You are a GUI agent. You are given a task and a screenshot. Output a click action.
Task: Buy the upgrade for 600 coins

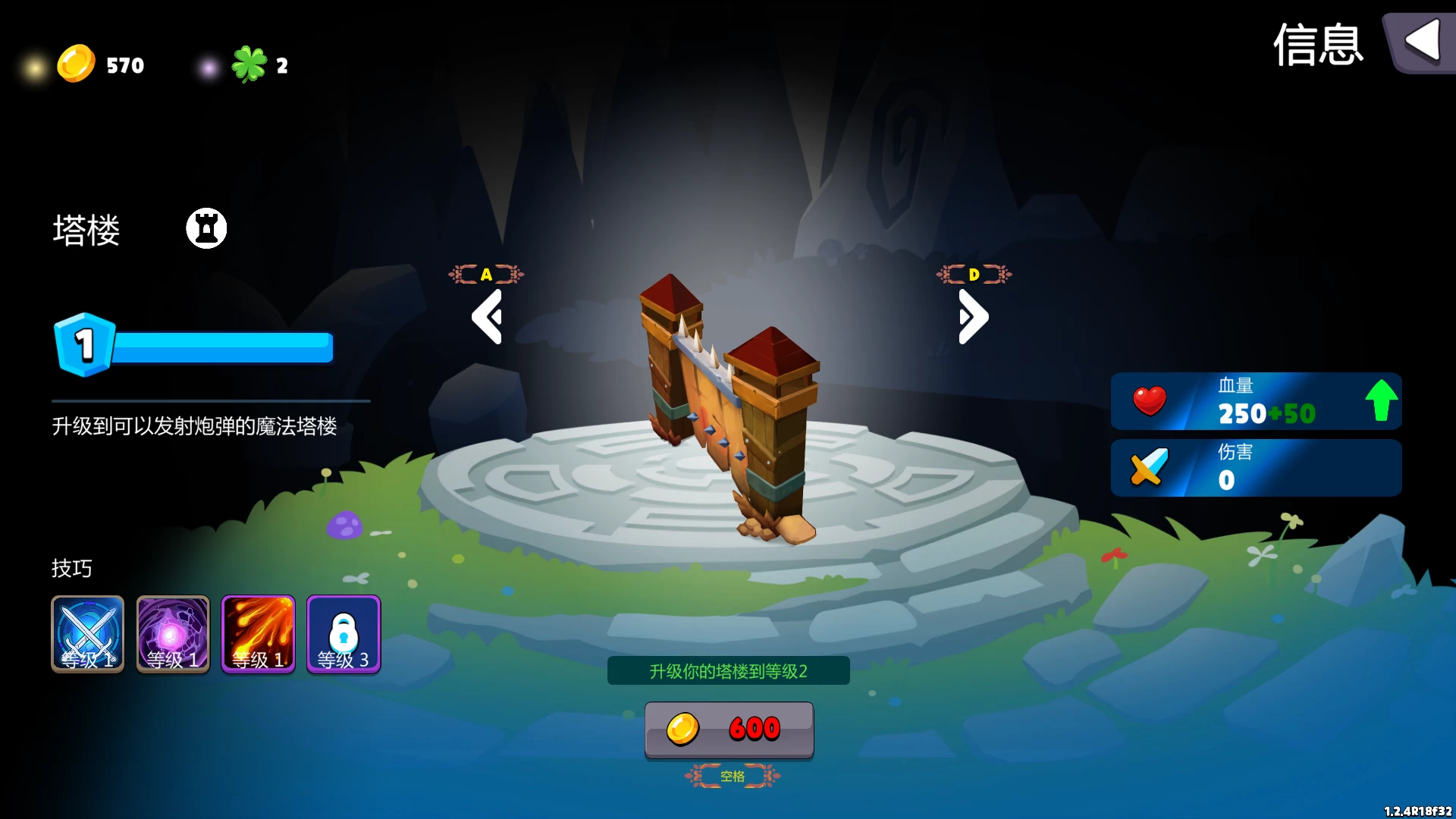(729, 729)
